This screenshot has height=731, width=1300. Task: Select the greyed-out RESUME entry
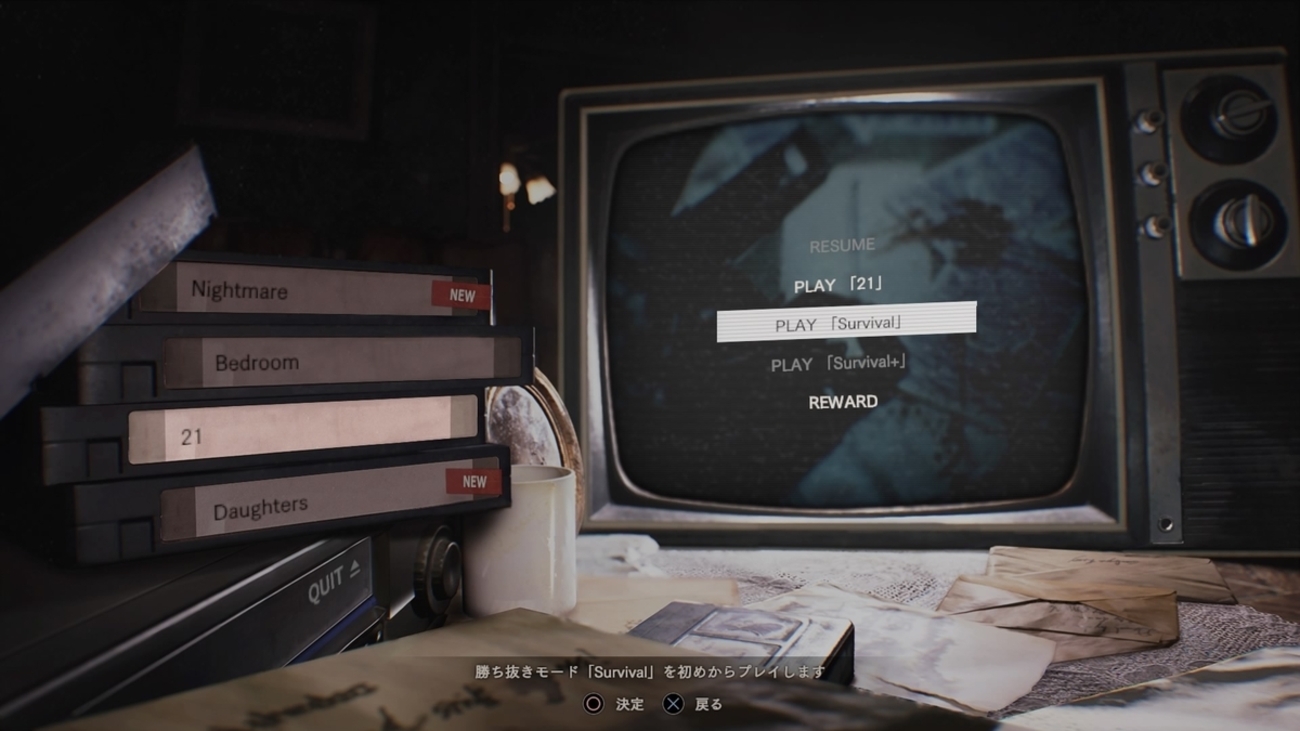pos(841,245)
